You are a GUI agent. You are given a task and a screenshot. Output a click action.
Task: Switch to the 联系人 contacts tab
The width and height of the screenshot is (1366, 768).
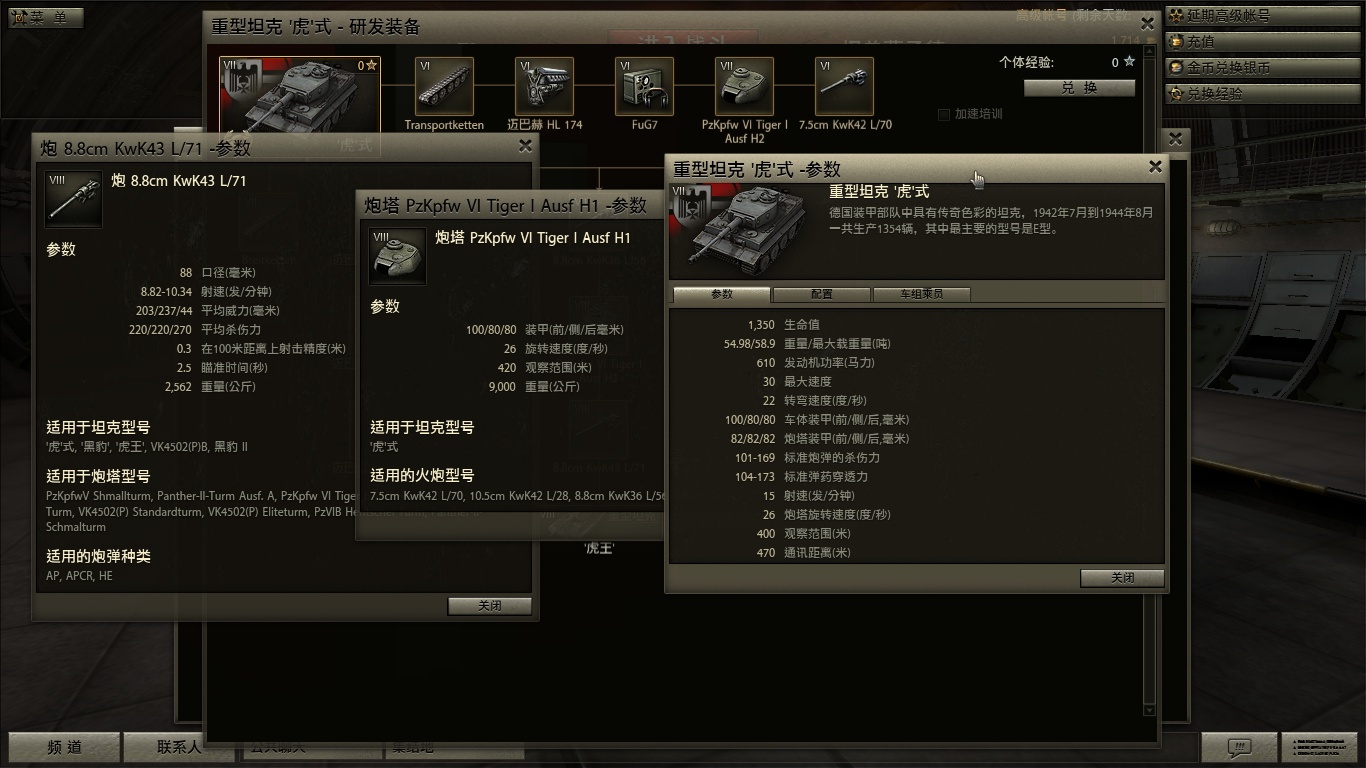tap(178, 747)
